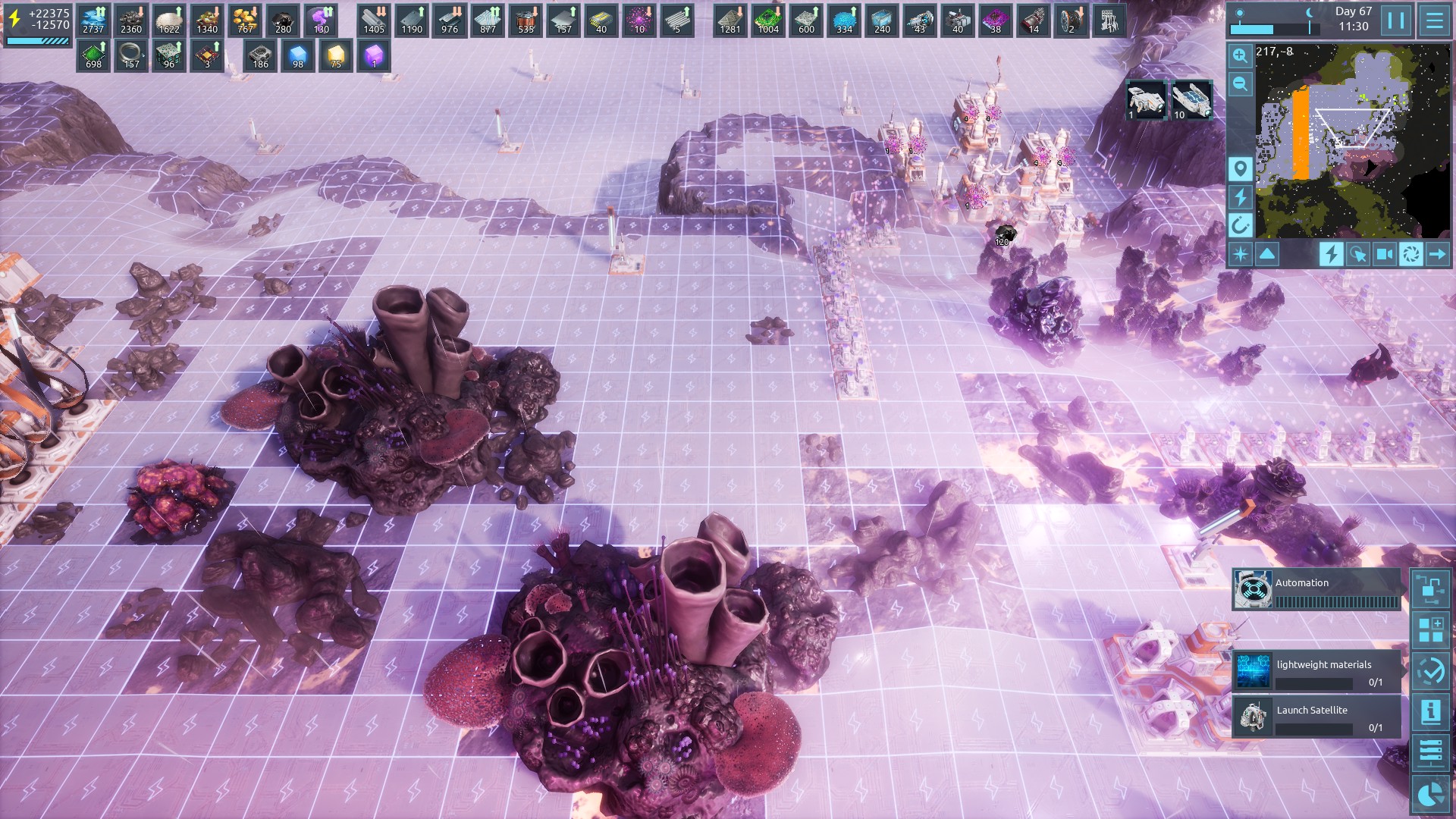
Task: Open the Automation research entry
Action: (1316, 589)
